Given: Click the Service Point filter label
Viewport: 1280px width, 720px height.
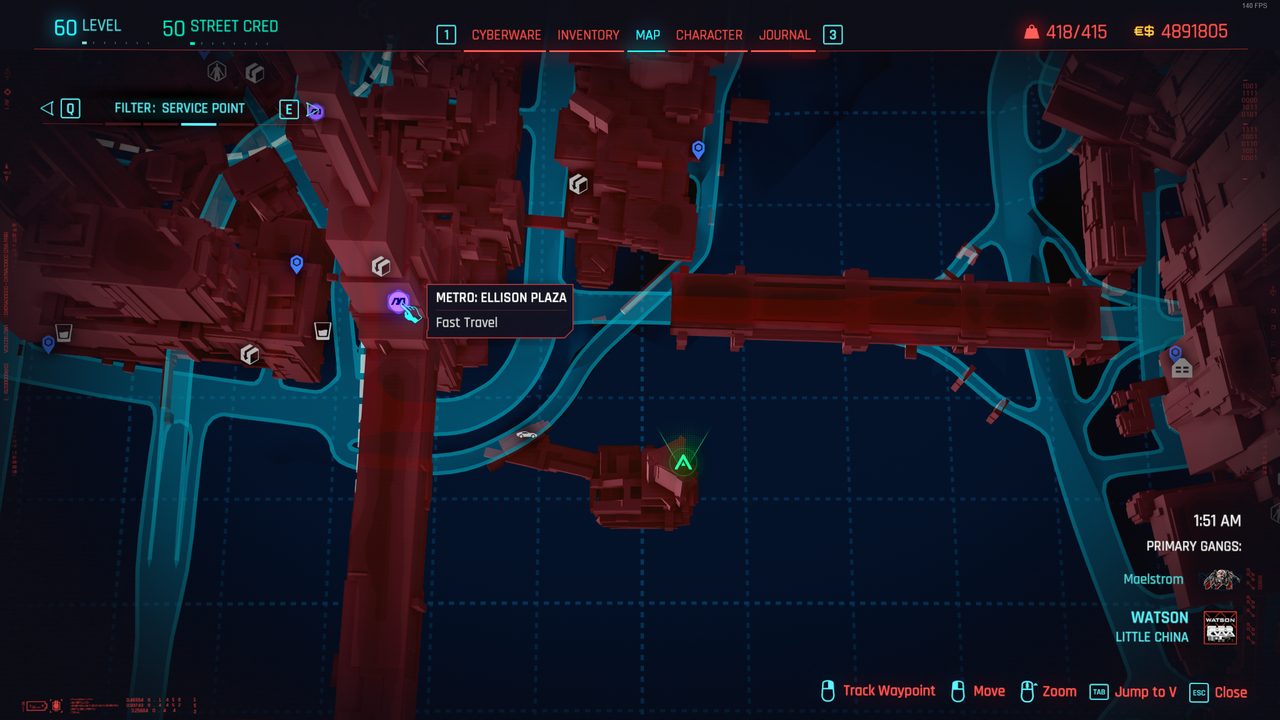Looking at the screenshot, I should [180, 108].
